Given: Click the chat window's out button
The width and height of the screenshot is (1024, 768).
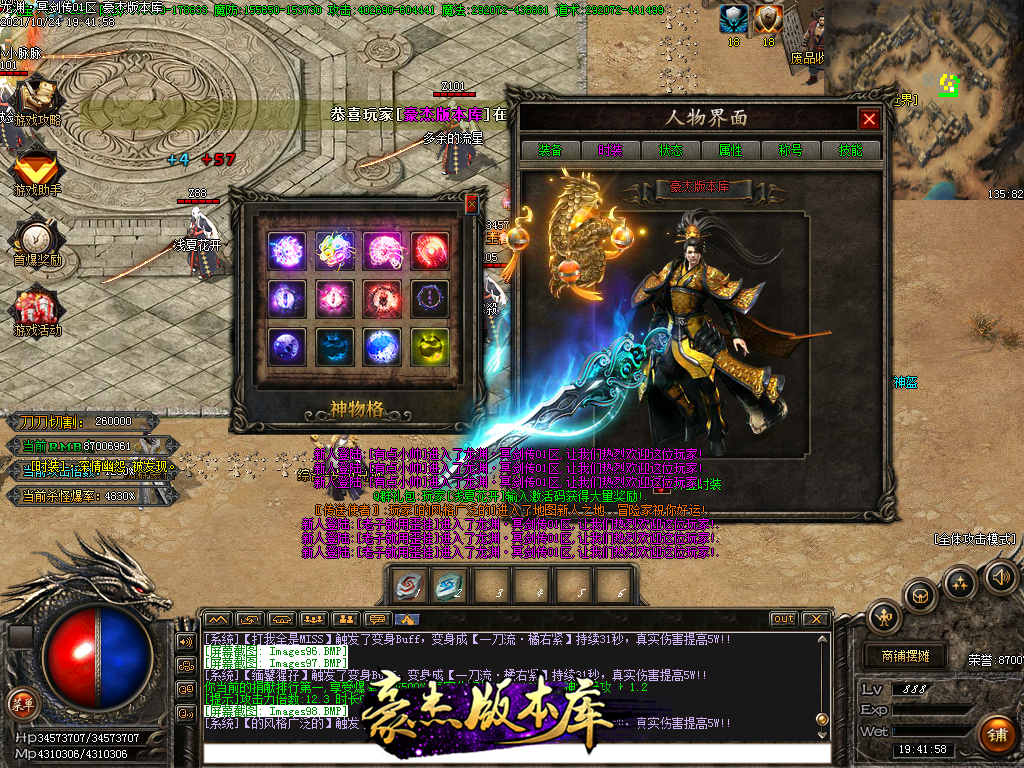Looking at the screenshot, I should point(784,619).
